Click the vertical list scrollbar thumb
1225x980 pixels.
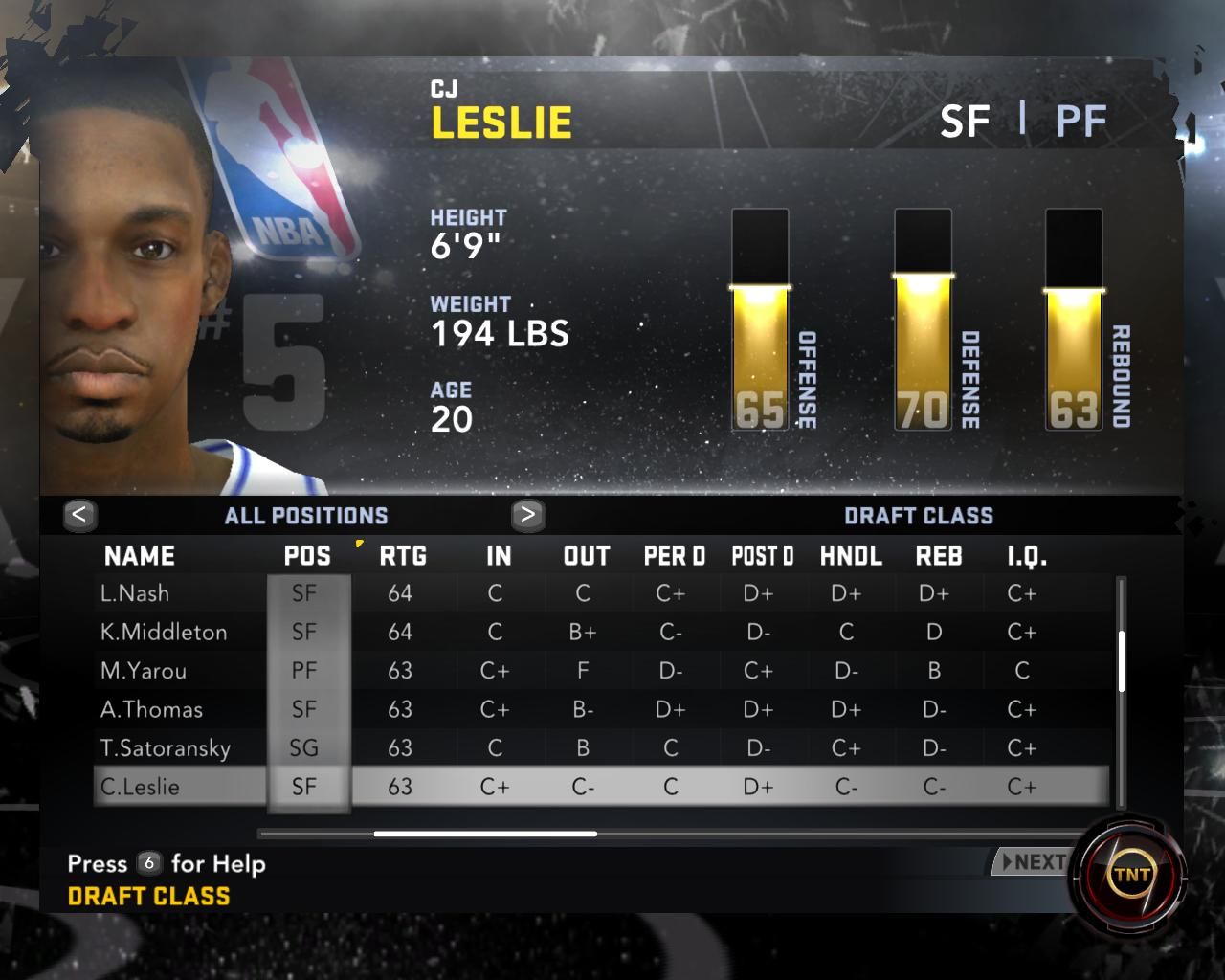pyautogui.click(x=1121, y=660)
